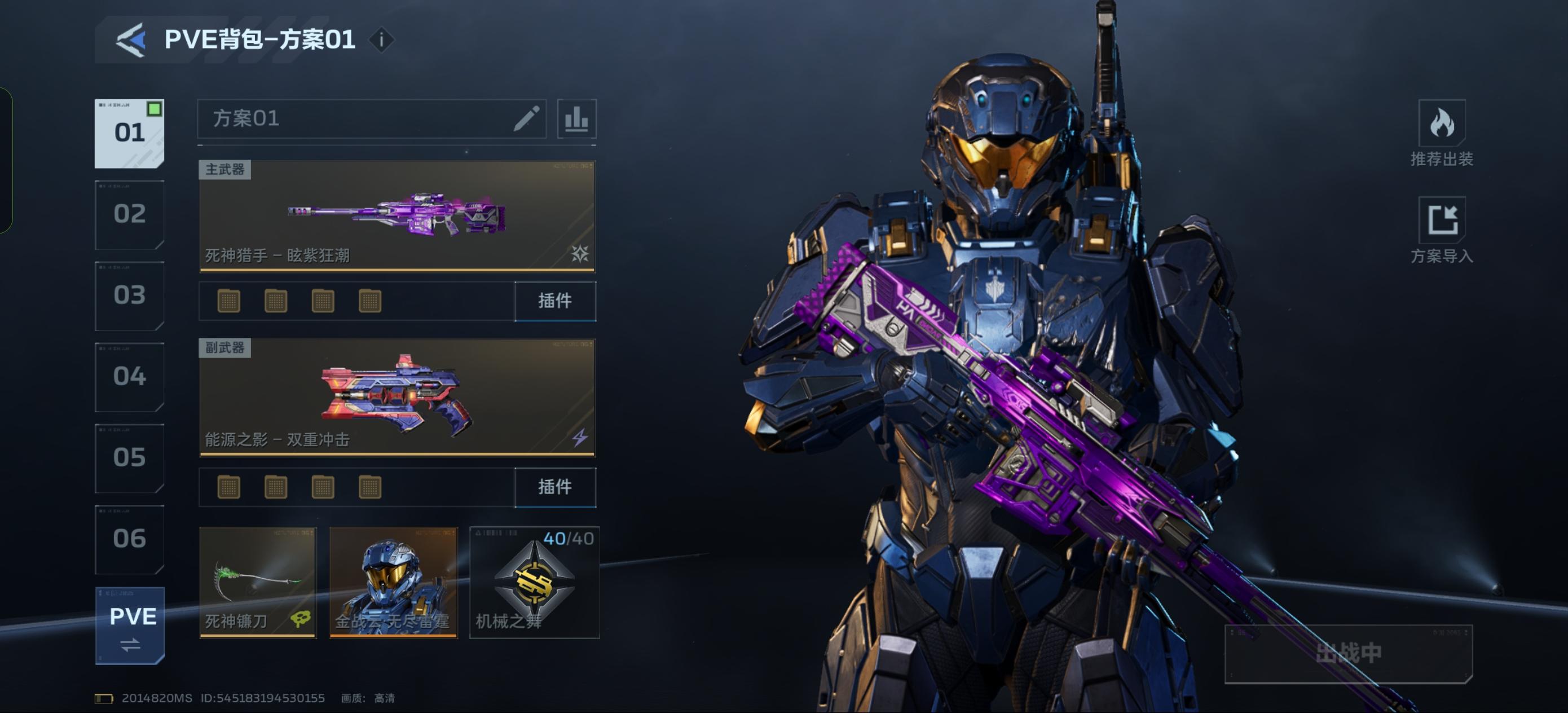
Task: Select loadout tab 06
Action: 129,539
